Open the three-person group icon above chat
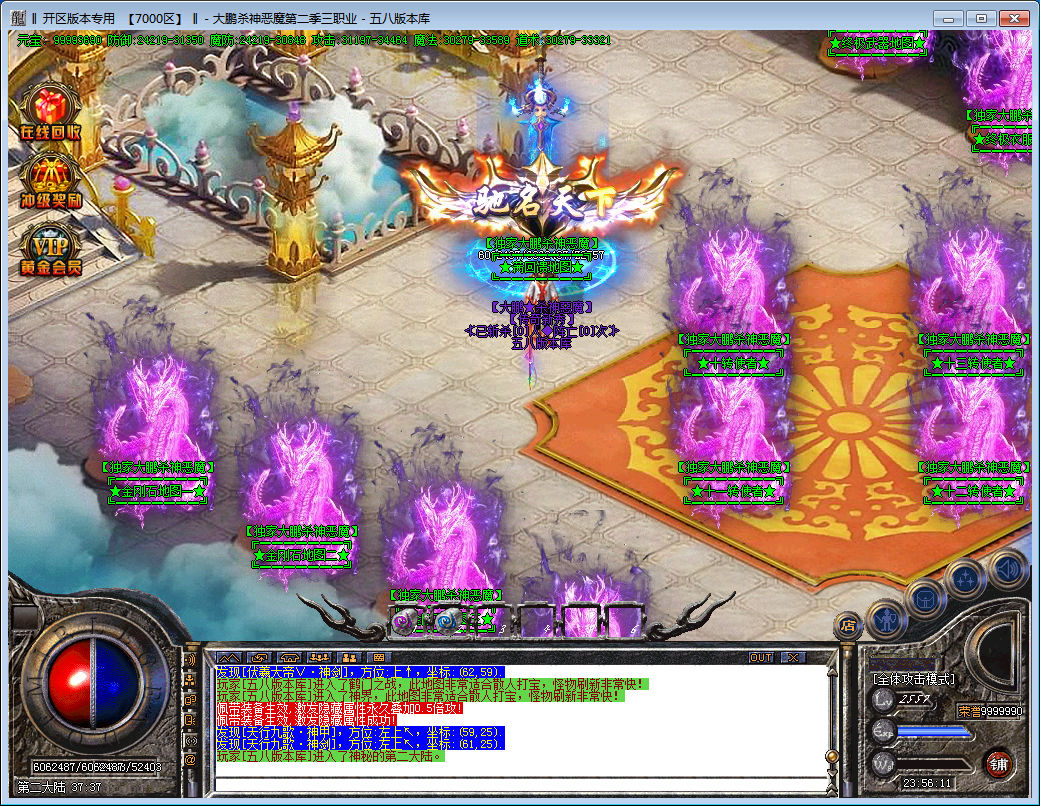This screenshot has height=806, width=1040. click(x=319, y=658)
